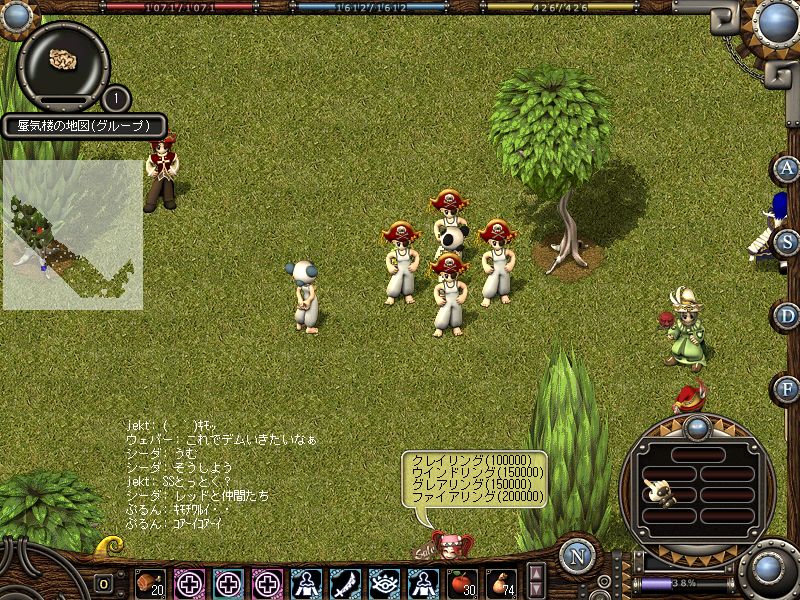
Task: Select the A shortcut button
Action: coord(788,168)
